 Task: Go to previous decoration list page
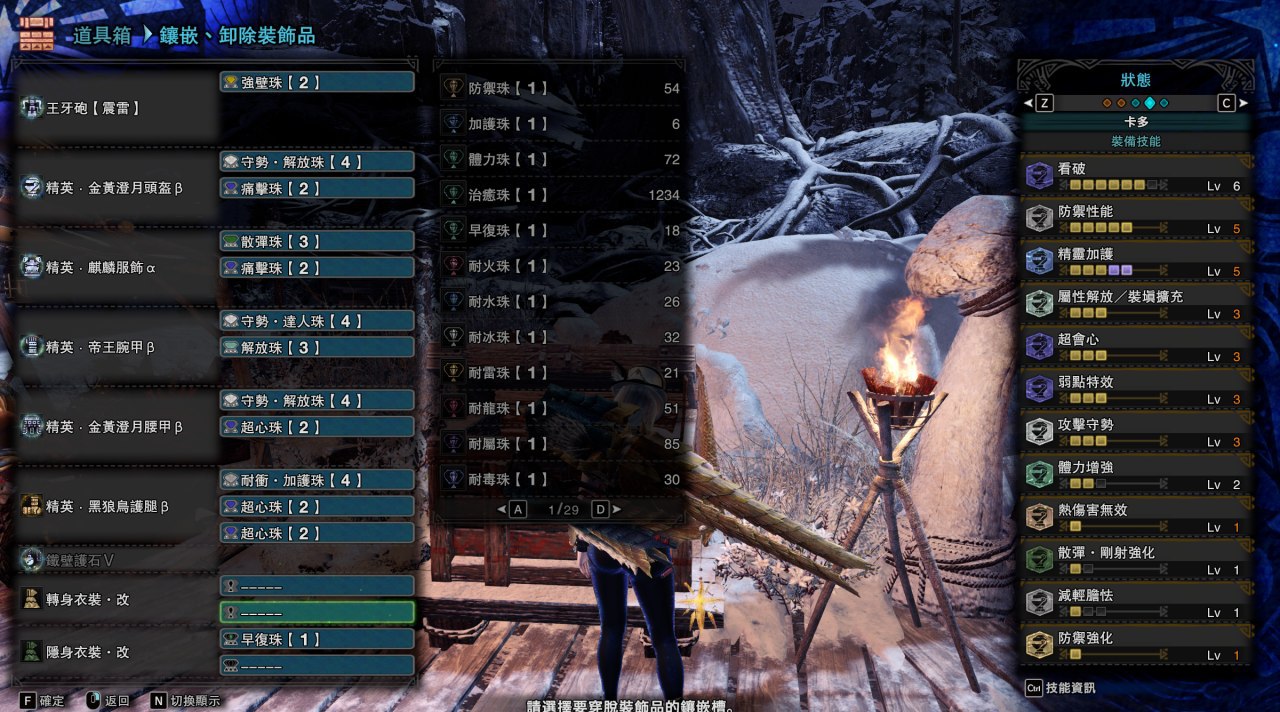(x=516, y=510)
